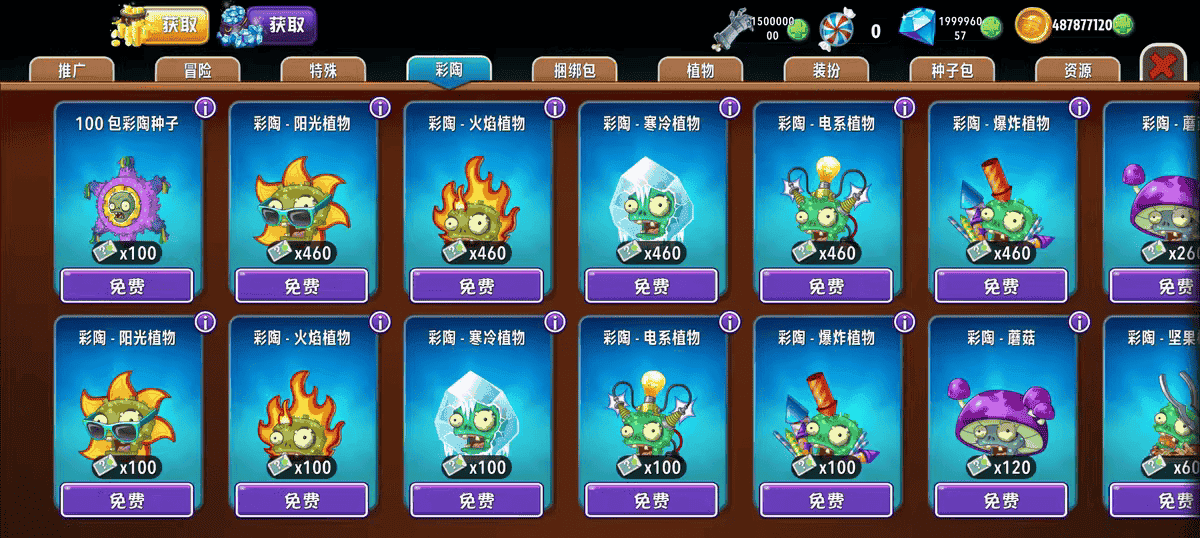Open the 冒险 shop tab
Image resolution: width=1200 pixels, height=538 pixels.
coord(198,70)
